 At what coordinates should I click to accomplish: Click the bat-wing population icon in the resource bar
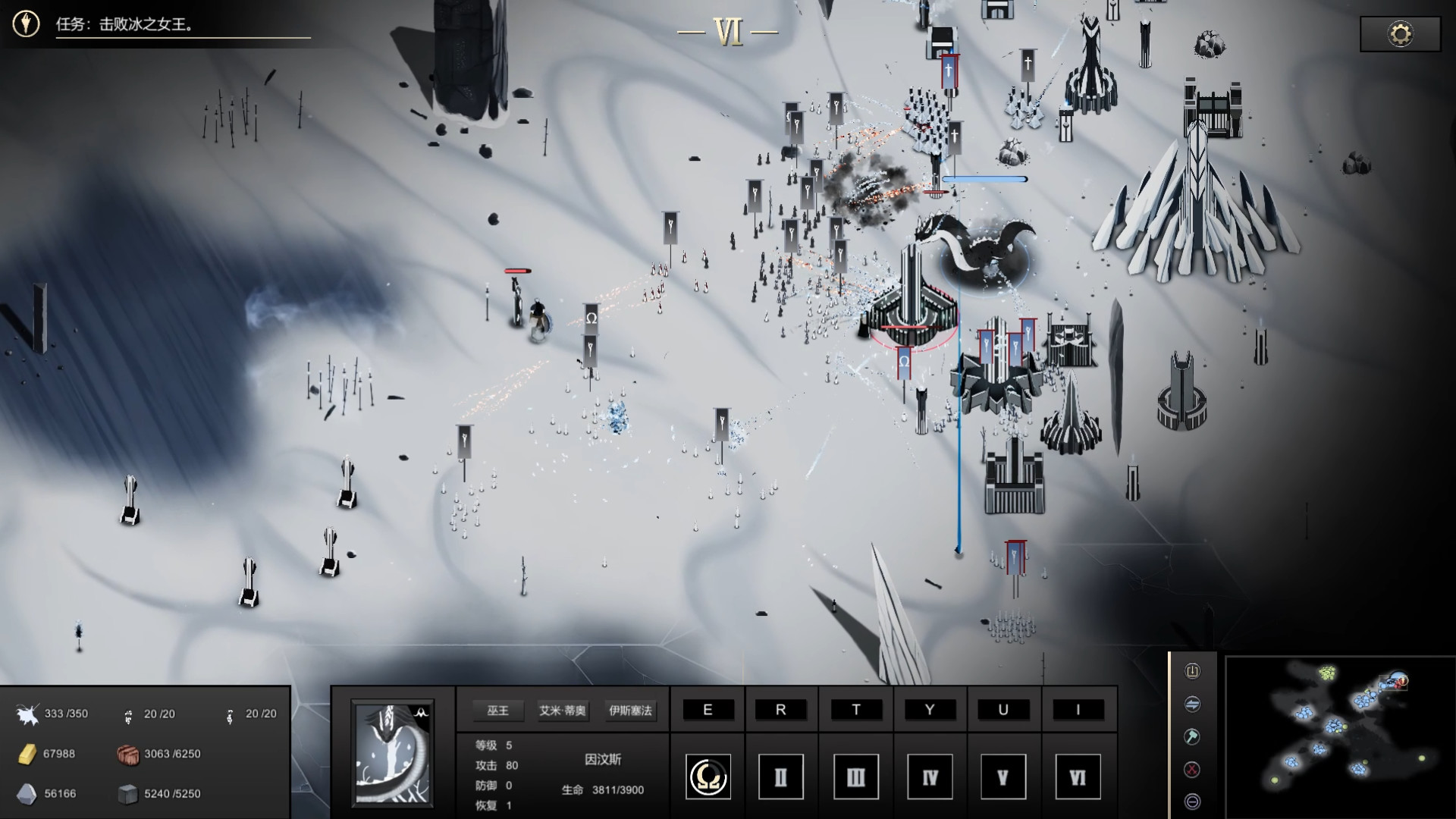28,713
